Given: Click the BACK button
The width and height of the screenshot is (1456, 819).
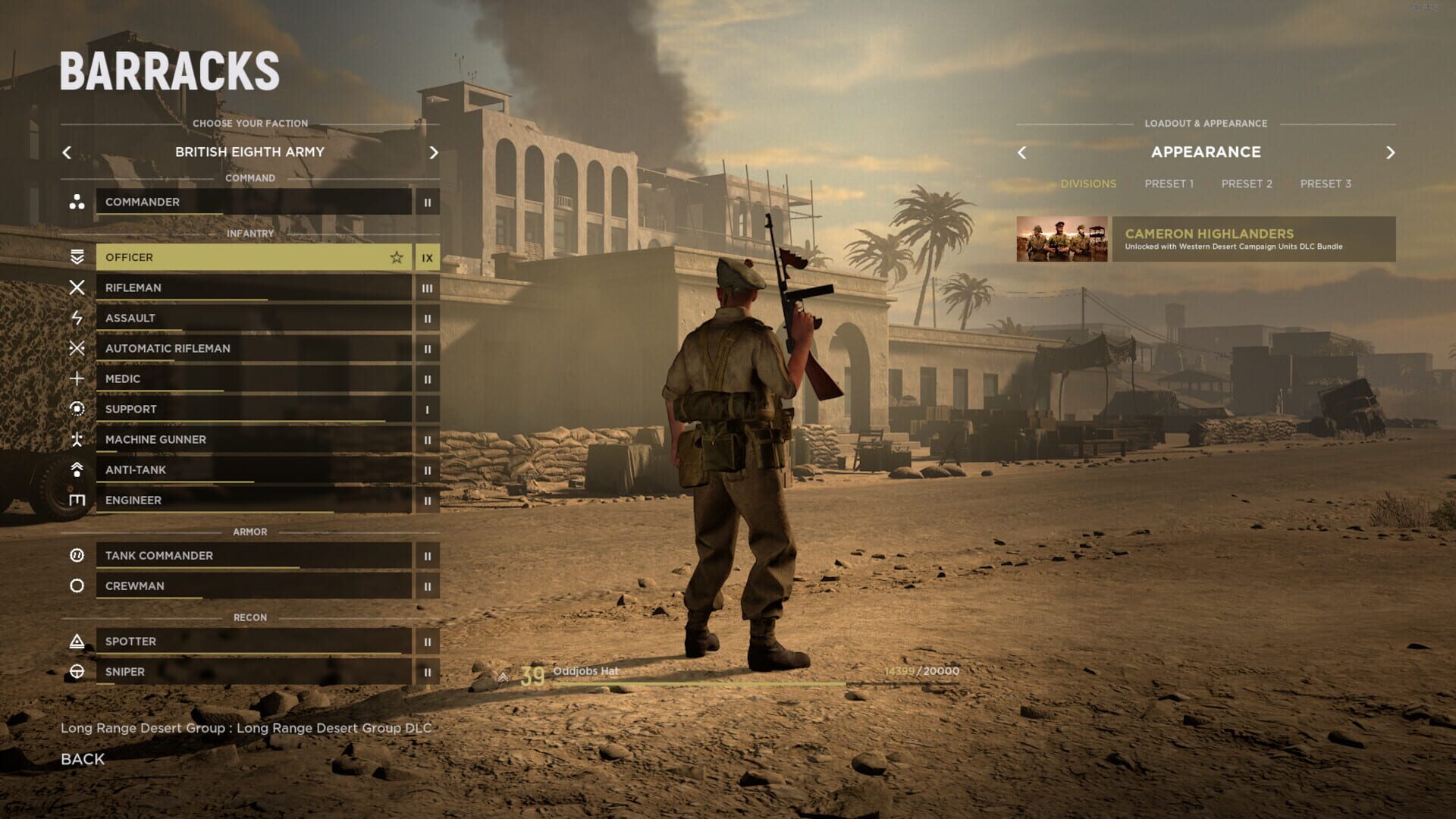Looking at the screenshot, I should (83, 758).
